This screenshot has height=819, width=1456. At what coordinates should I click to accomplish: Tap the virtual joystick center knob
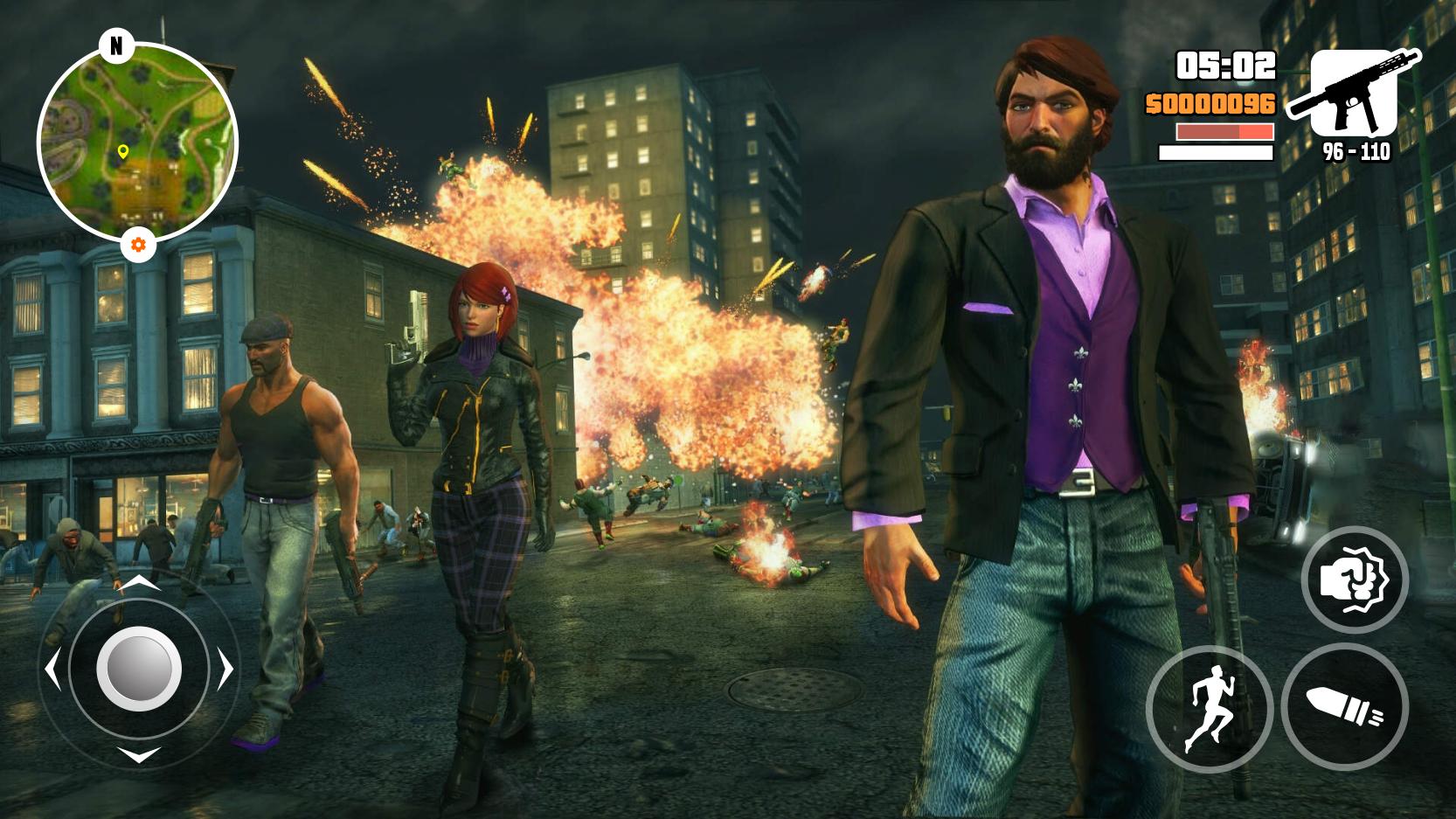click(138, 670)
